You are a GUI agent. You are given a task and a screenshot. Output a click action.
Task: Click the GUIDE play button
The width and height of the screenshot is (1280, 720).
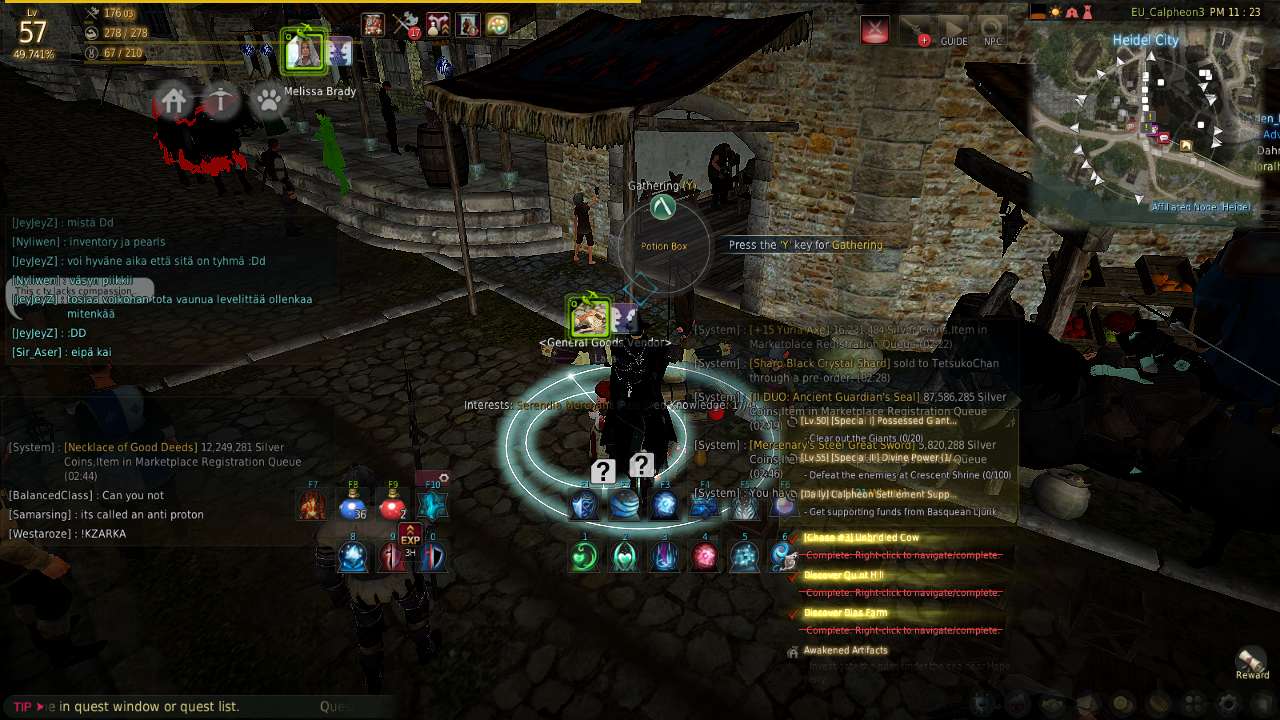pyautogui.click(x=953, y=30)
